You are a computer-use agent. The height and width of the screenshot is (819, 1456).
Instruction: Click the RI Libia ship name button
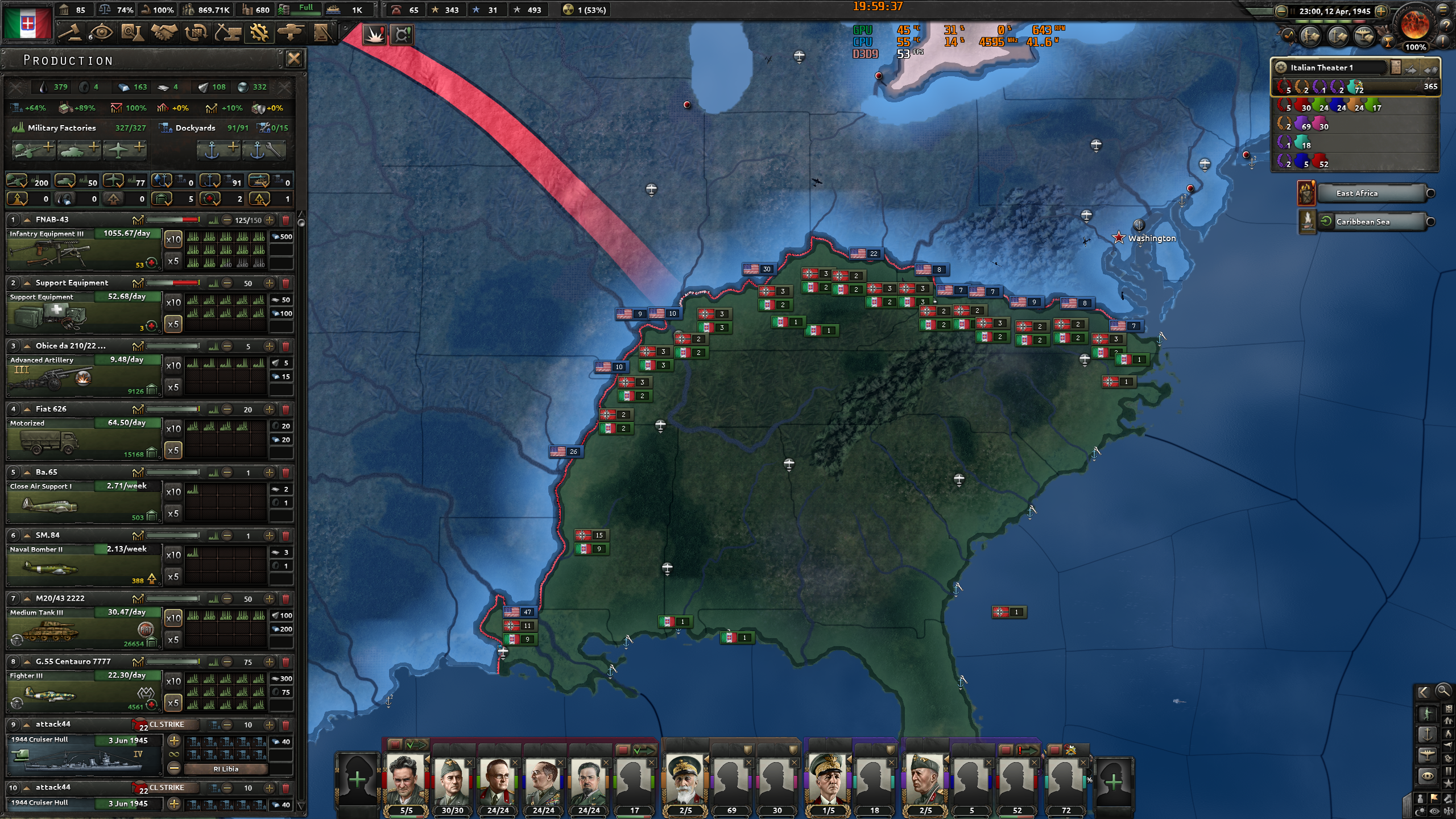[227, 768]
